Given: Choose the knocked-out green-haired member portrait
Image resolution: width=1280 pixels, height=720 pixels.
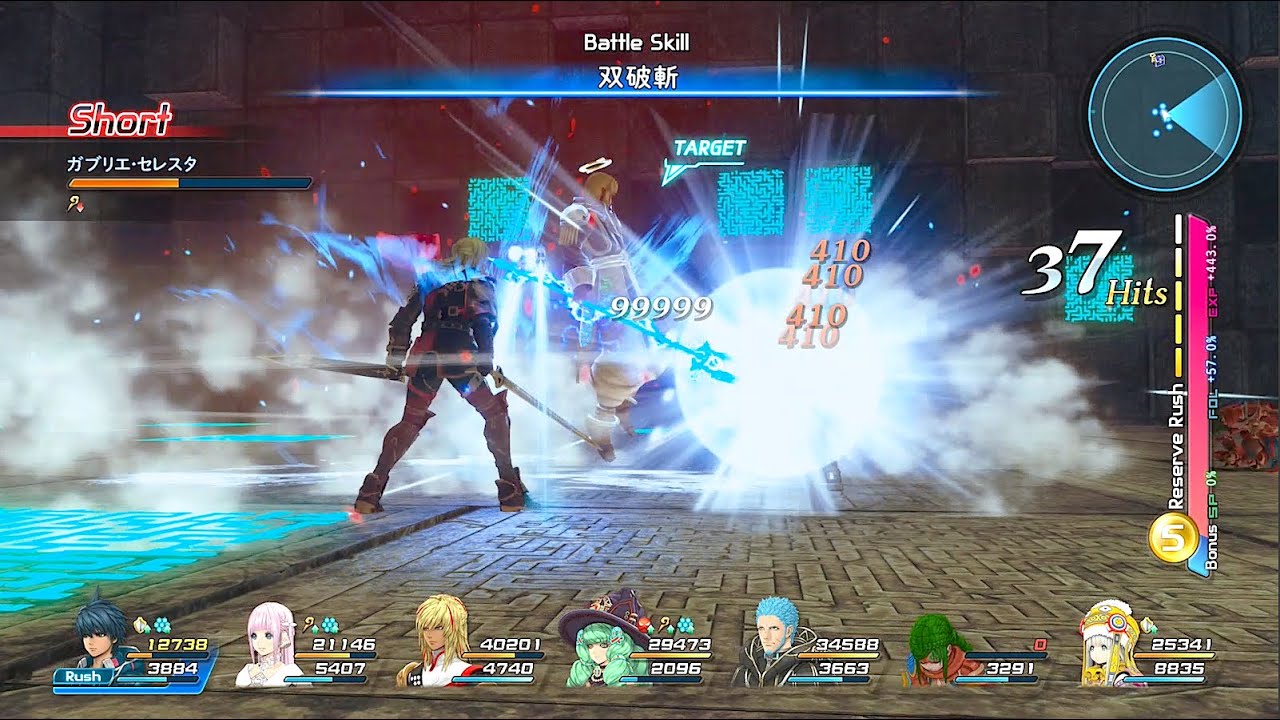Looking at the screenshot, I should [x=937, y=650].
